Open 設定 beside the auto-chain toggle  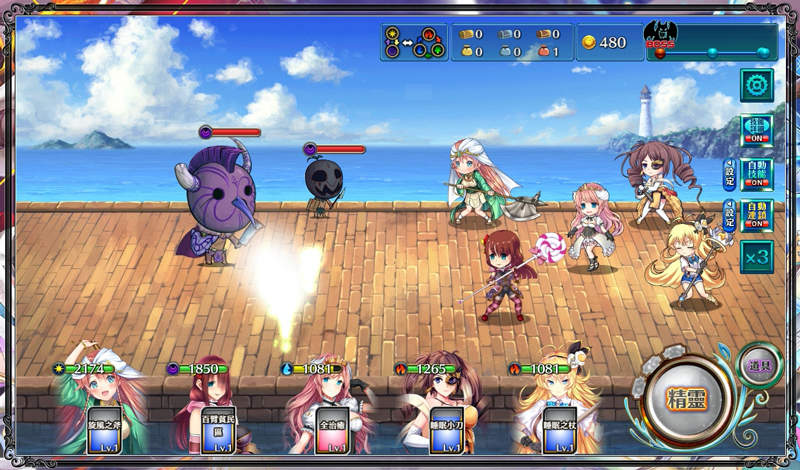click(730, 215)
